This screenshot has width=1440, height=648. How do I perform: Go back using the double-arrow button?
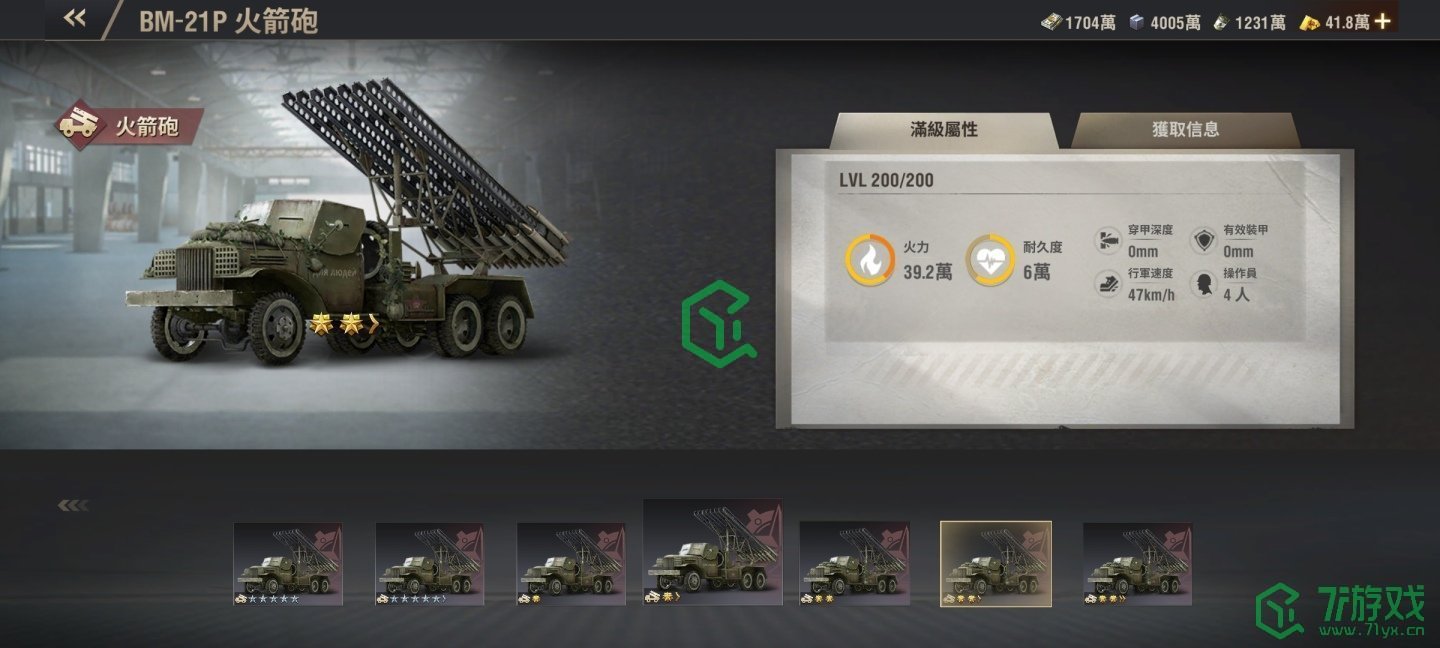pos(75,19)
